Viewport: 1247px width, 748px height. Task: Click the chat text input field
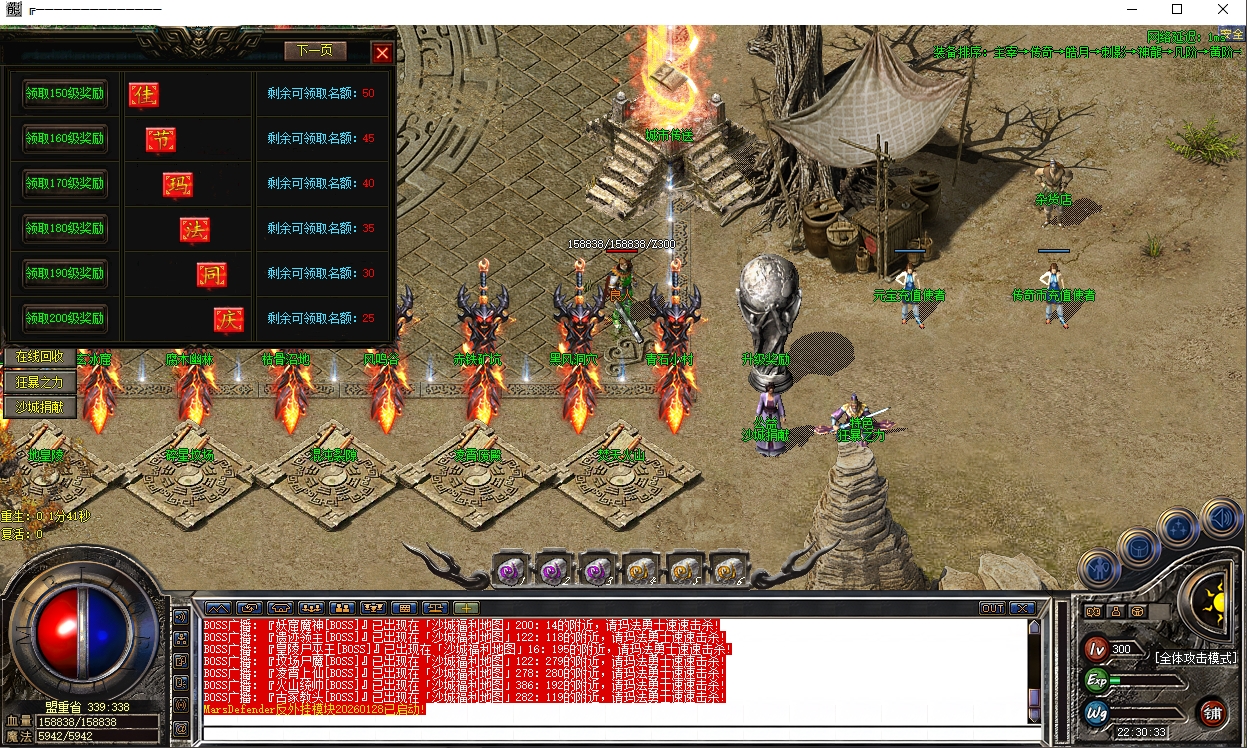point(615,733)
